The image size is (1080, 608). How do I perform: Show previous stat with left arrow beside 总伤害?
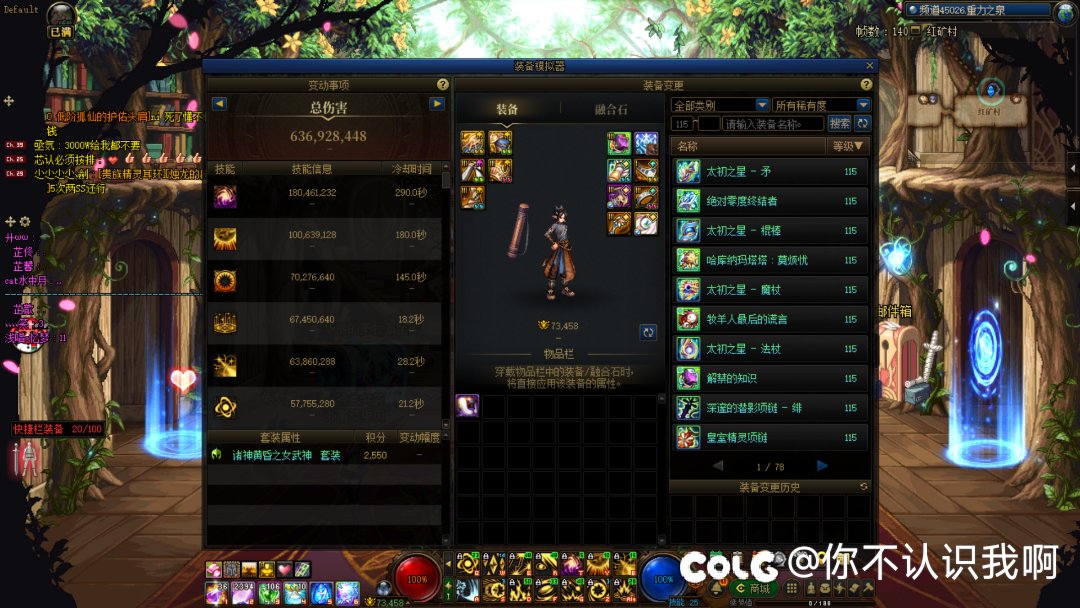[219, 104]
